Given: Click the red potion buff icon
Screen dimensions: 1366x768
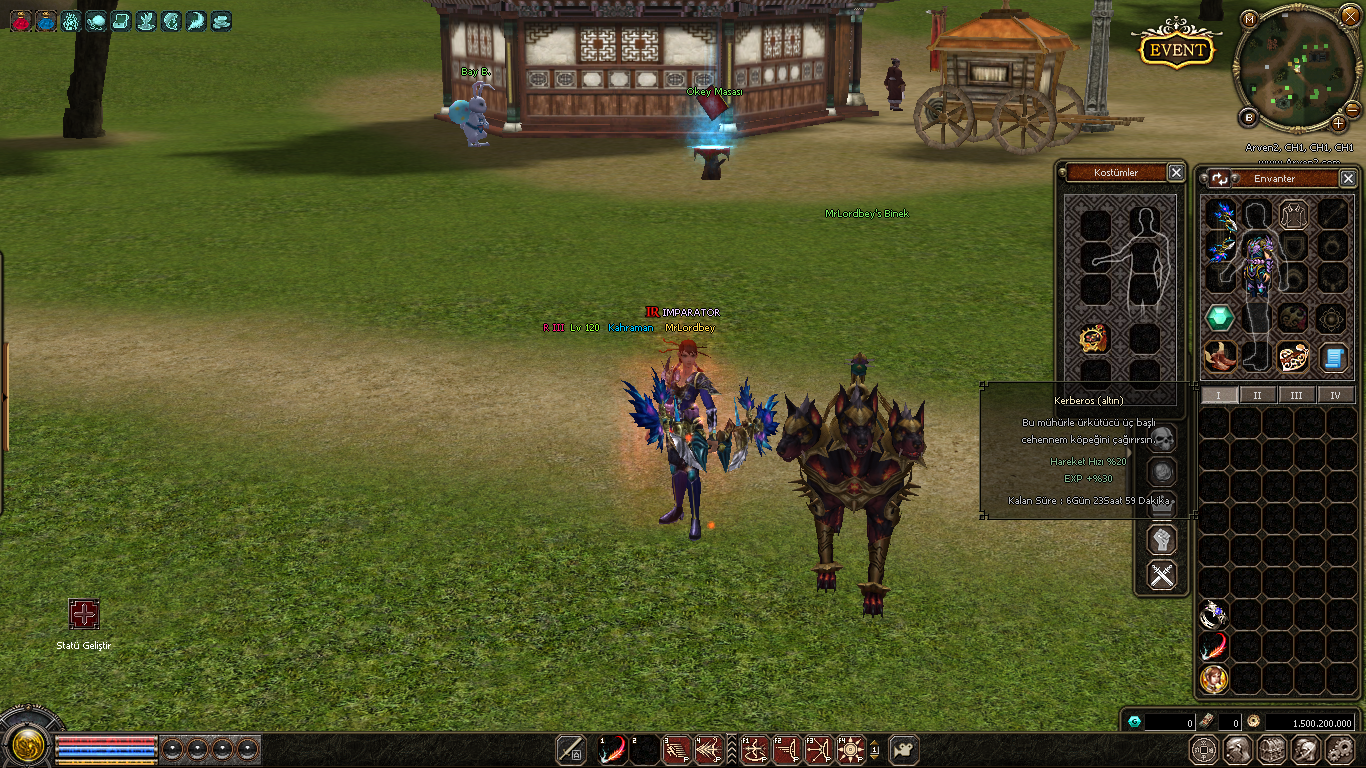Looking at the screenshot, I should 20,20.
